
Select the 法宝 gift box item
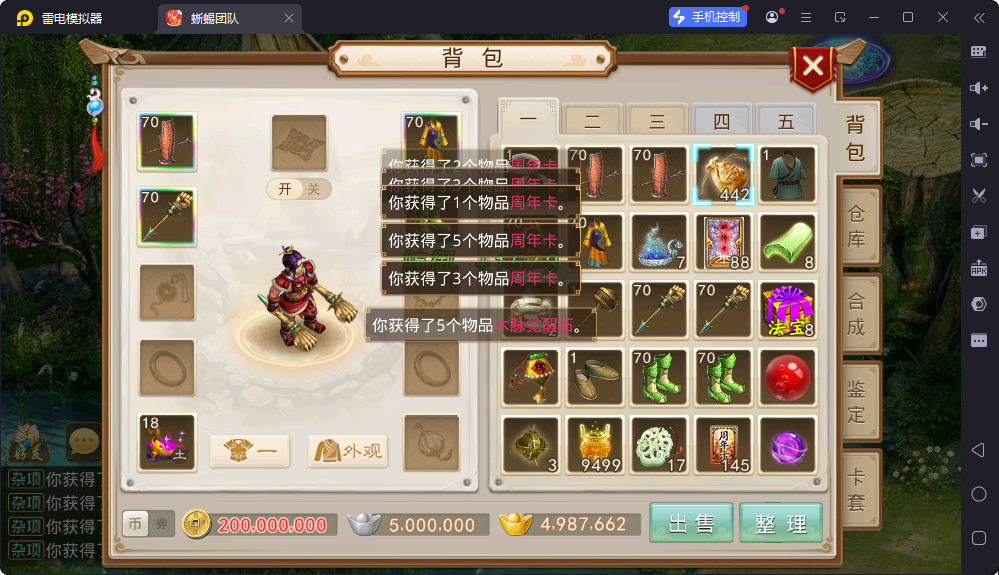(788, 310)
